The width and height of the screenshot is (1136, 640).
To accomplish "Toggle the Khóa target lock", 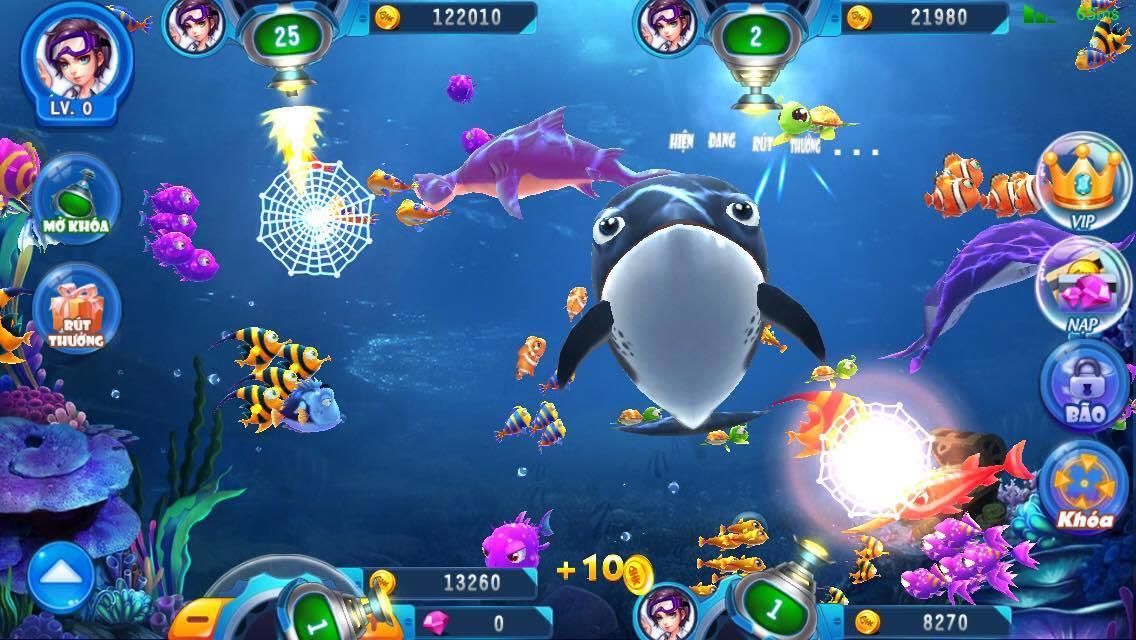I will point(1083,487).
